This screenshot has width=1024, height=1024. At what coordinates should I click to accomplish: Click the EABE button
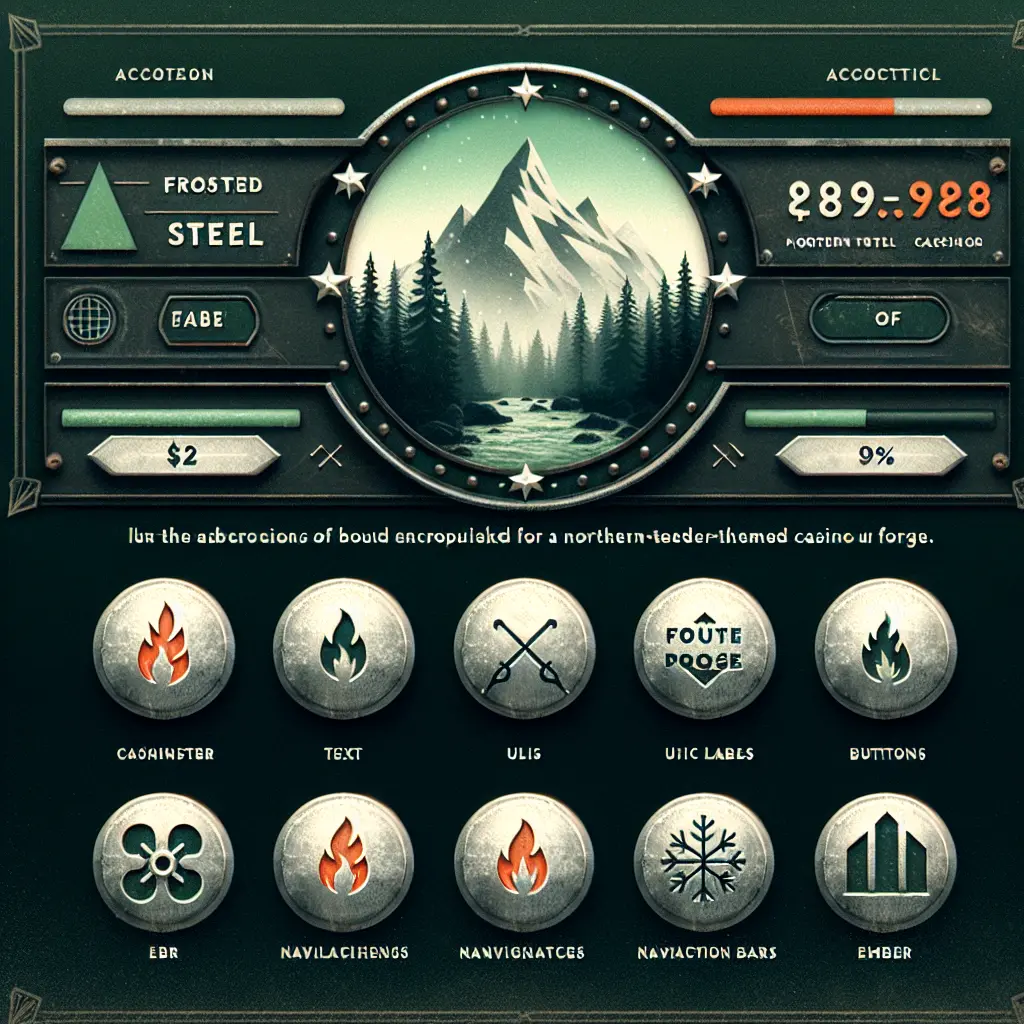[x=209, y=322]
